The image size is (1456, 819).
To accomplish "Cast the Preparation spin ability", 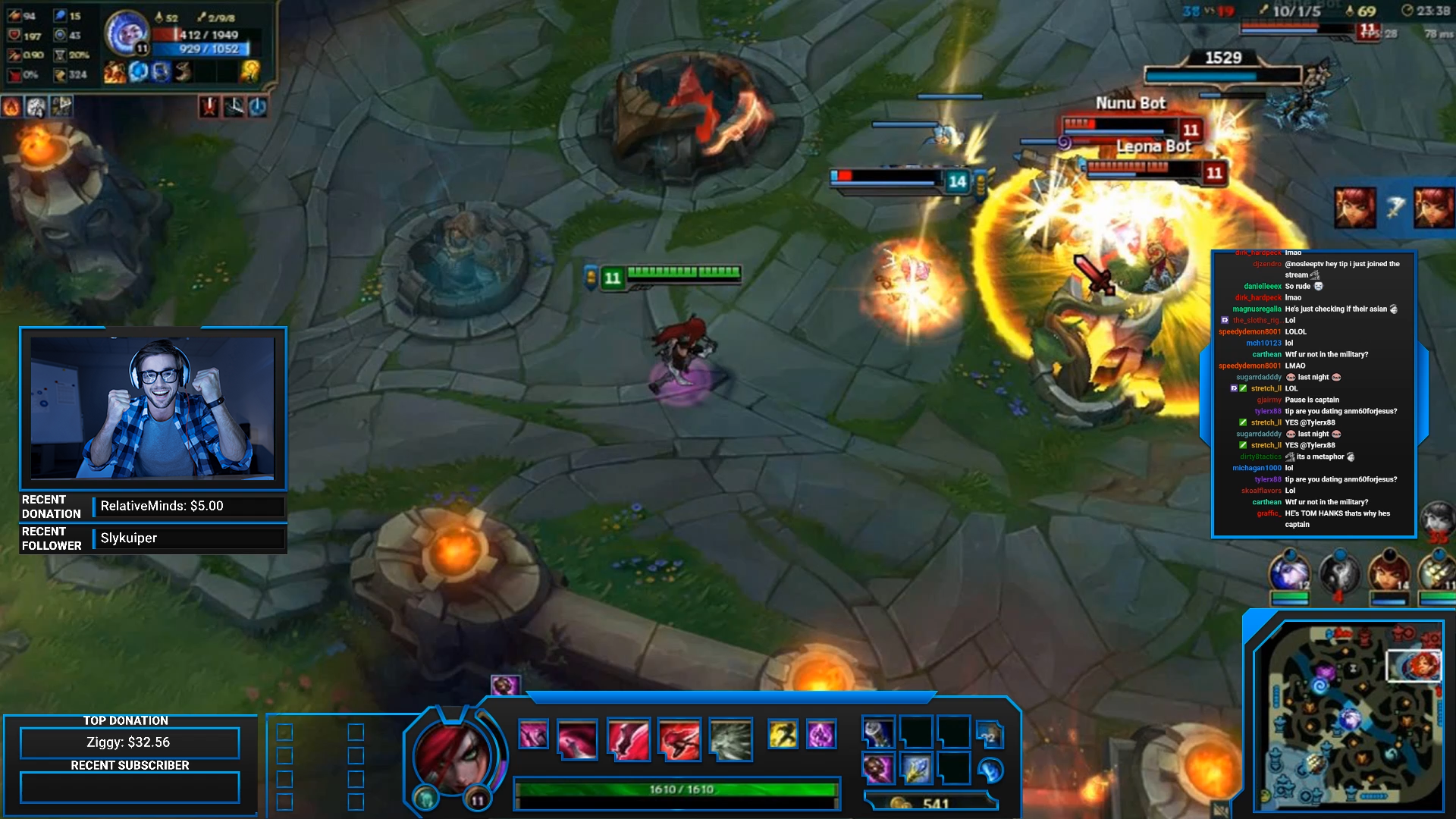I will click(x=629, y=739).
